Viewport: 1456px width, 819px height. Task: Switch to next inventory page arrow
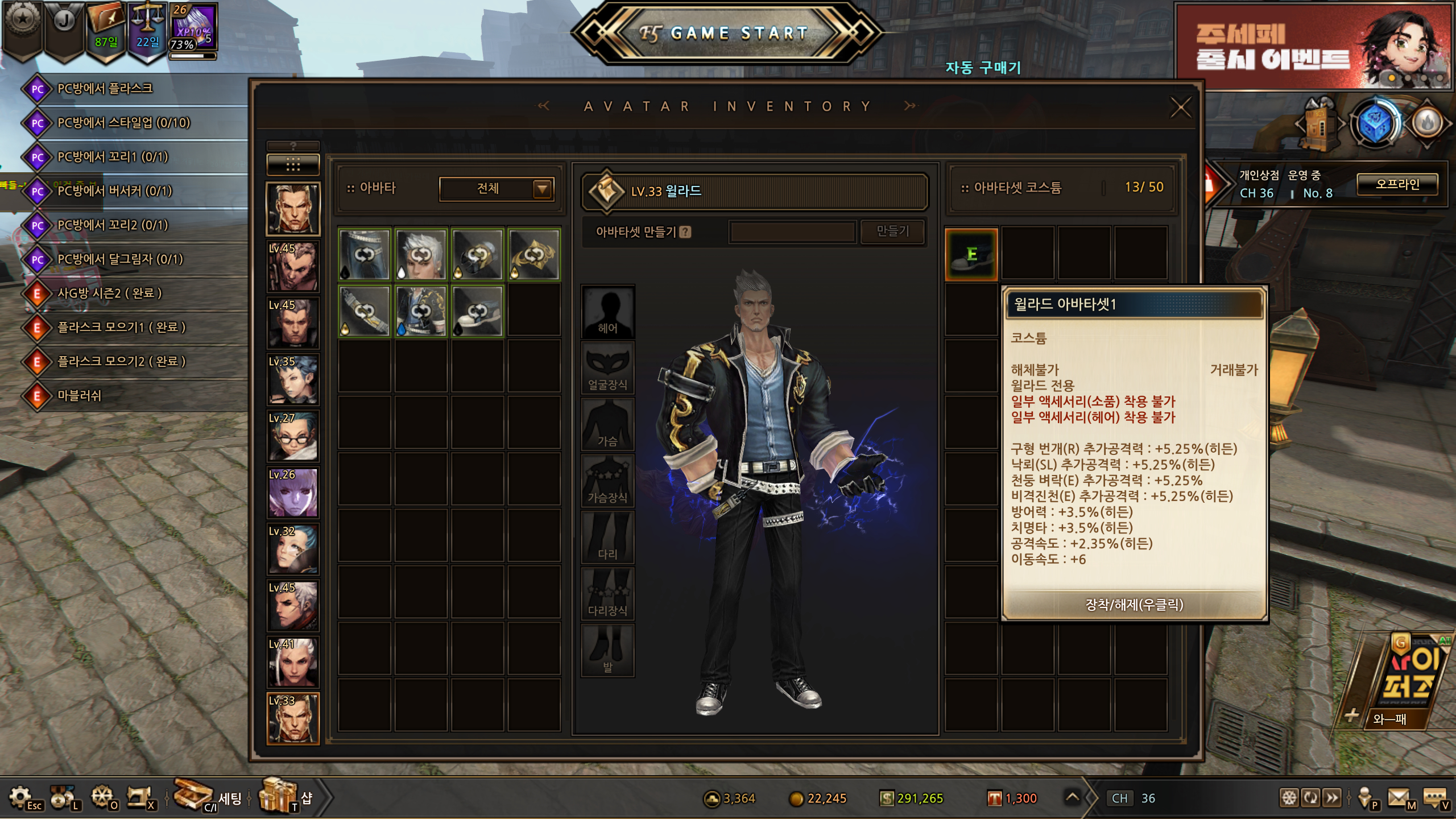click(x=910, y=106)
